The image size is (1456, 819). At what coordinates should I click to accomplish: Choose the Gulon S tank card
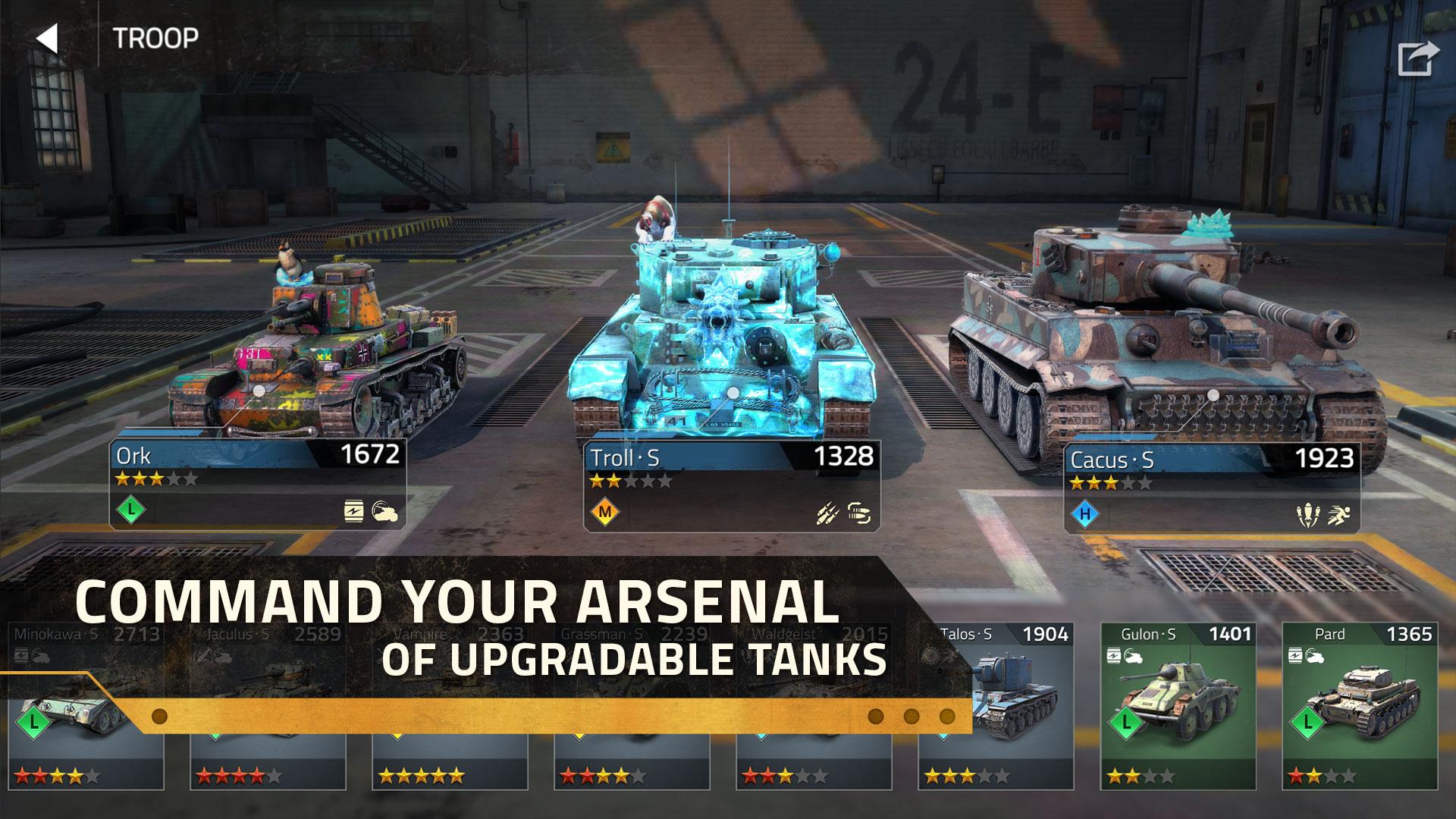pos(1178,705)
